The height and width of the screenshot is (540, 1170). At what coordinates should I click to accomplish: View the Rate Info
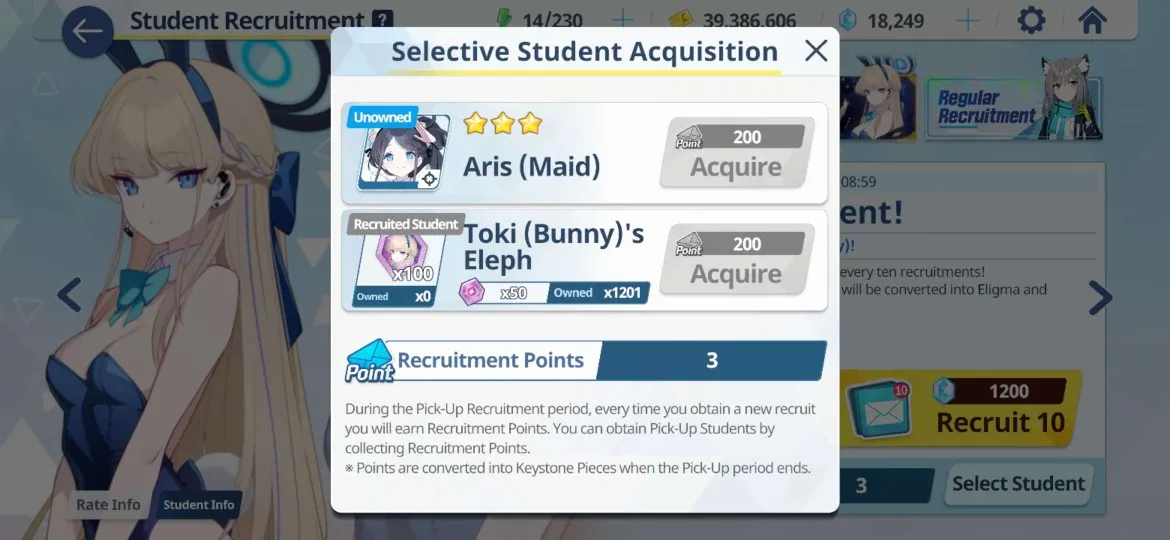click(108, 505)
